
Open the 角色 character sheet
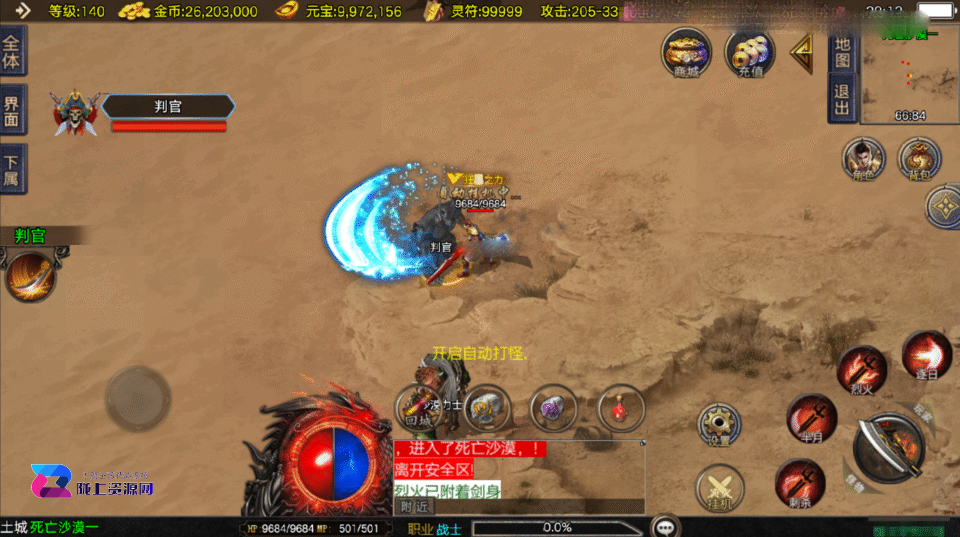pyautogui.click(x=863, y=162)
